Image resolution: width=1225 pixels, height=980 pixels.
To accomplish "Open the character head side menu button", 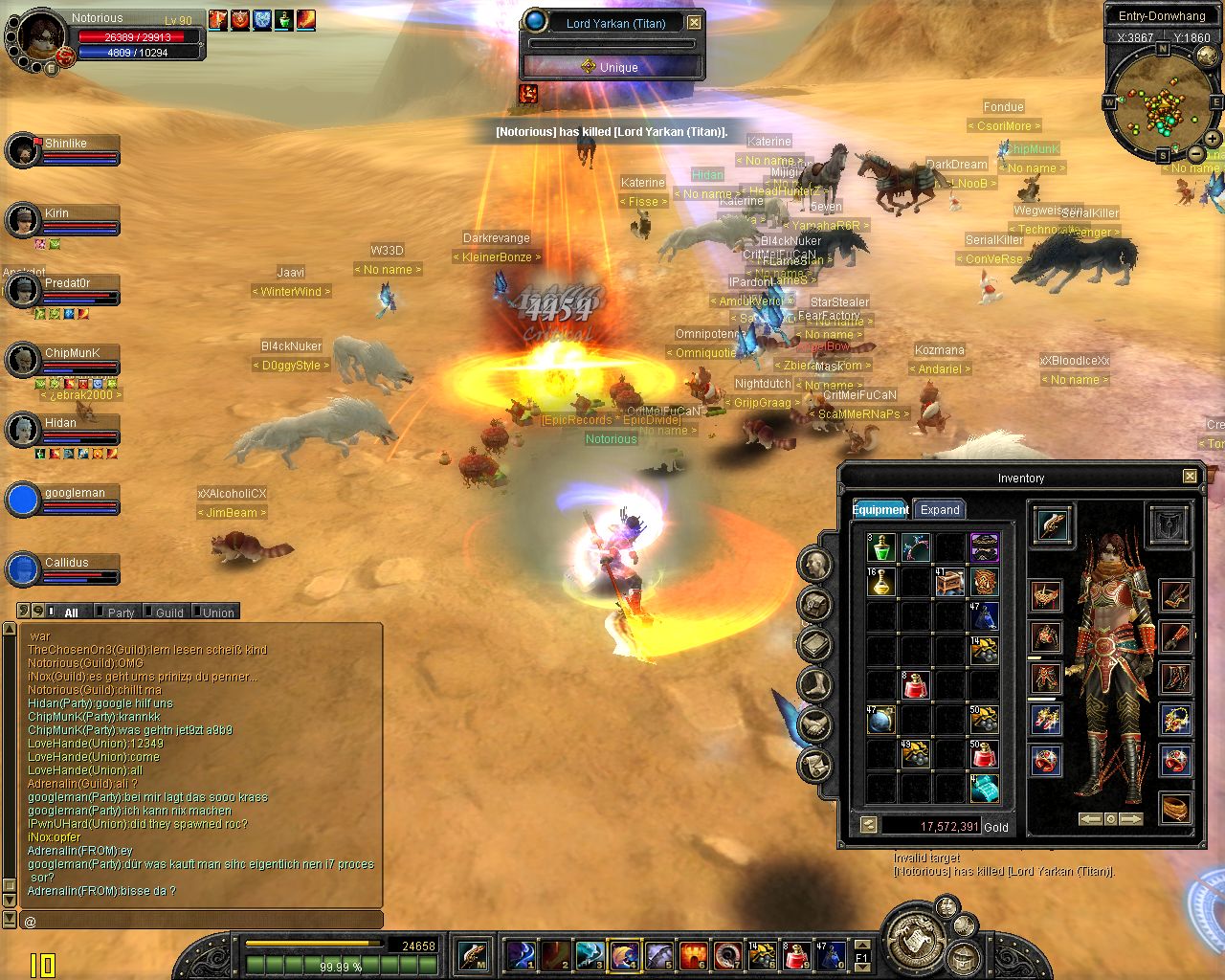I will point(815,563).
